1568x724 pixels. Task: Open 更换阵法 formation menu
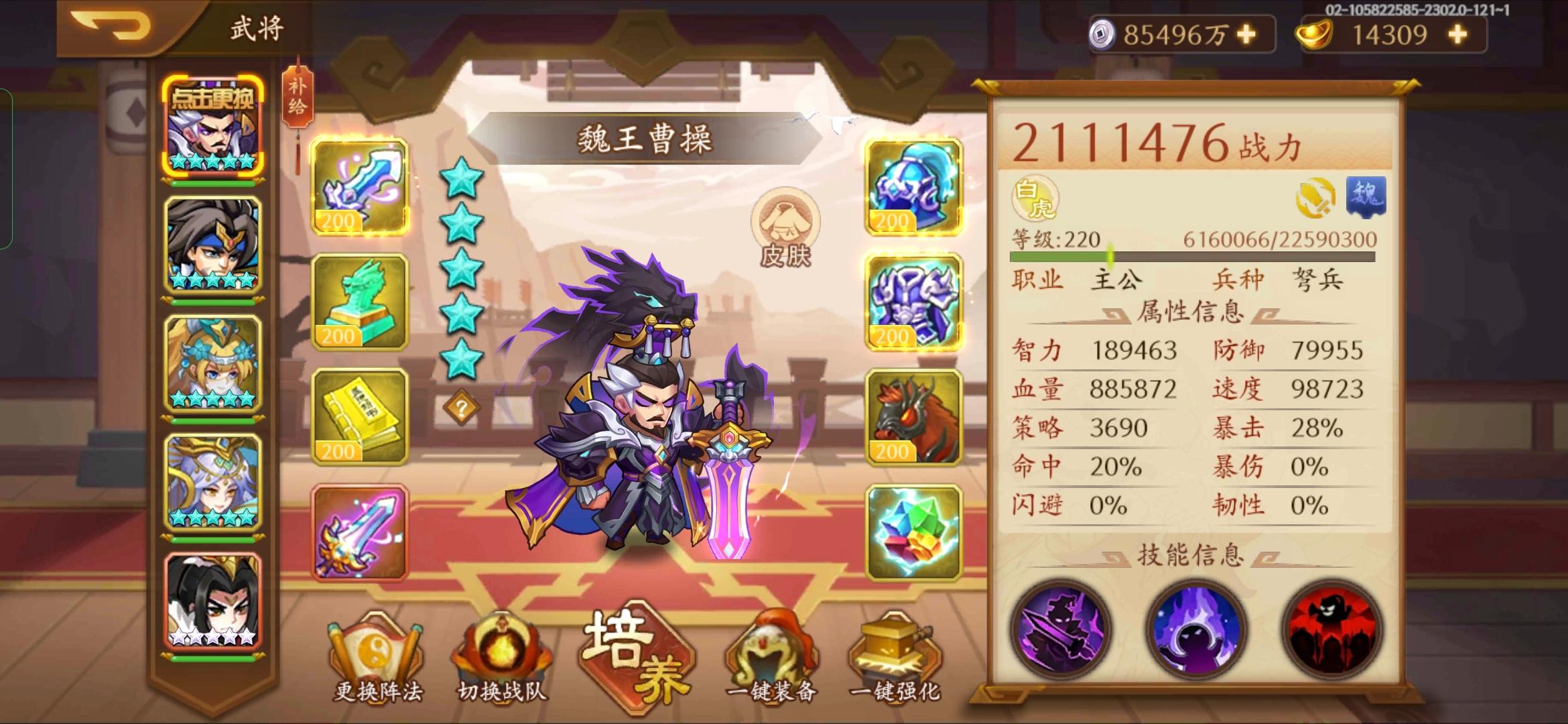coord(377,657)
